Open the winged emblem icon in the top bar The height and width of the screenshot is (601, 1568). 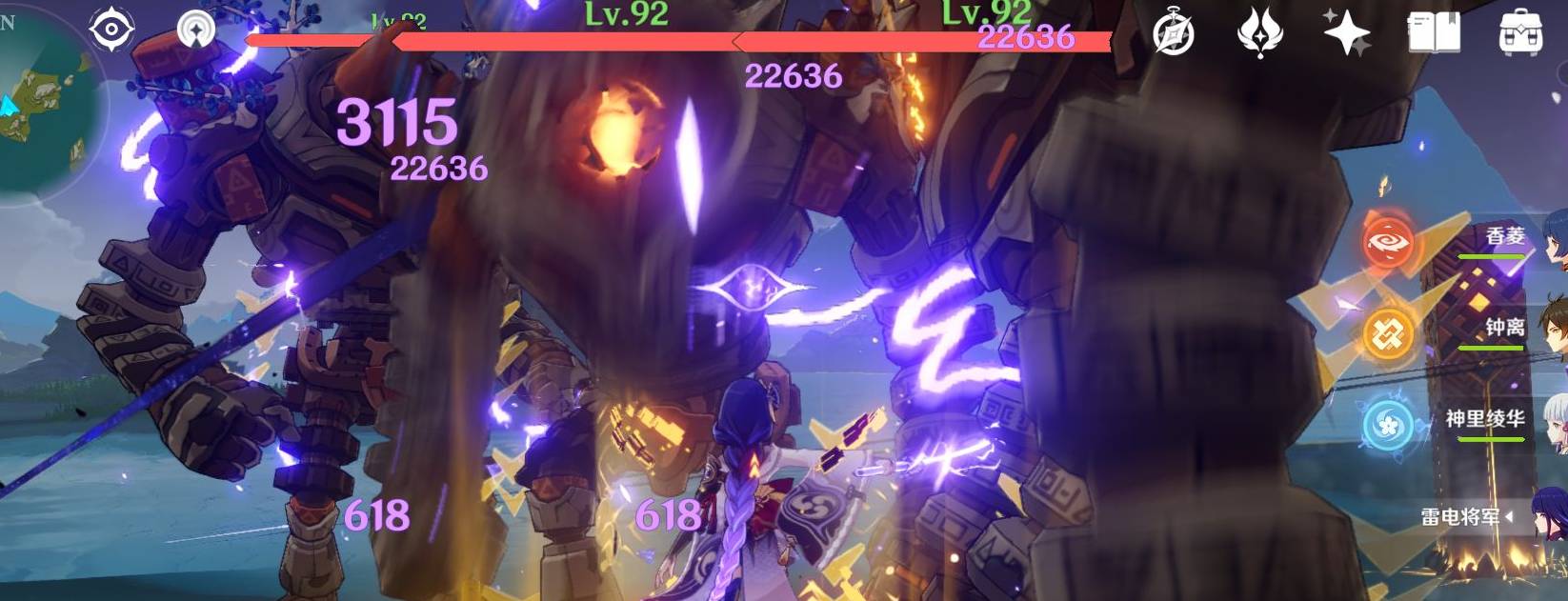[x=1259, y=34]
